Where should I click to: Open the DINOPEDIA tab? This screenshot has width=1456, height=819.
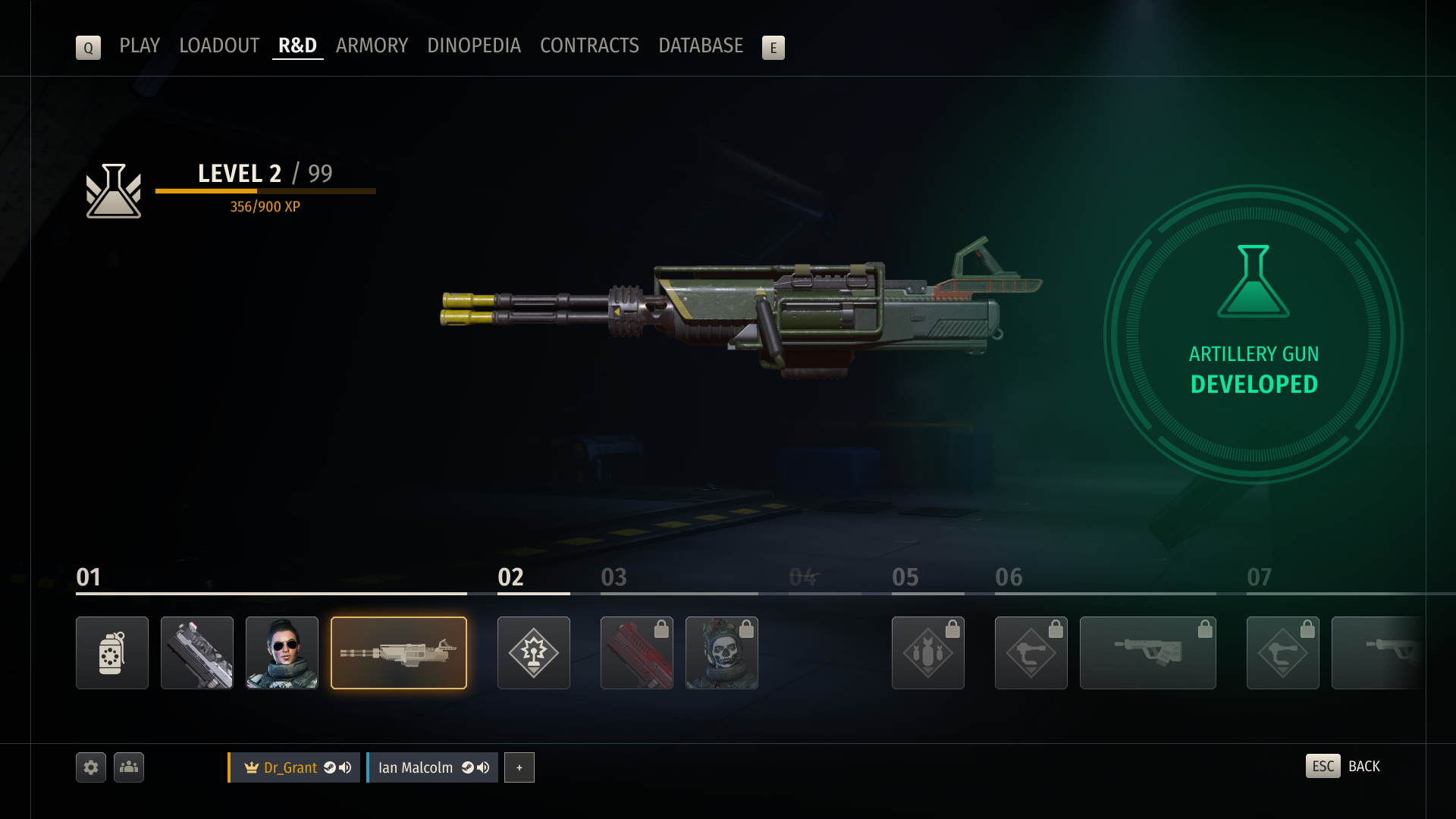click(474, 46)
